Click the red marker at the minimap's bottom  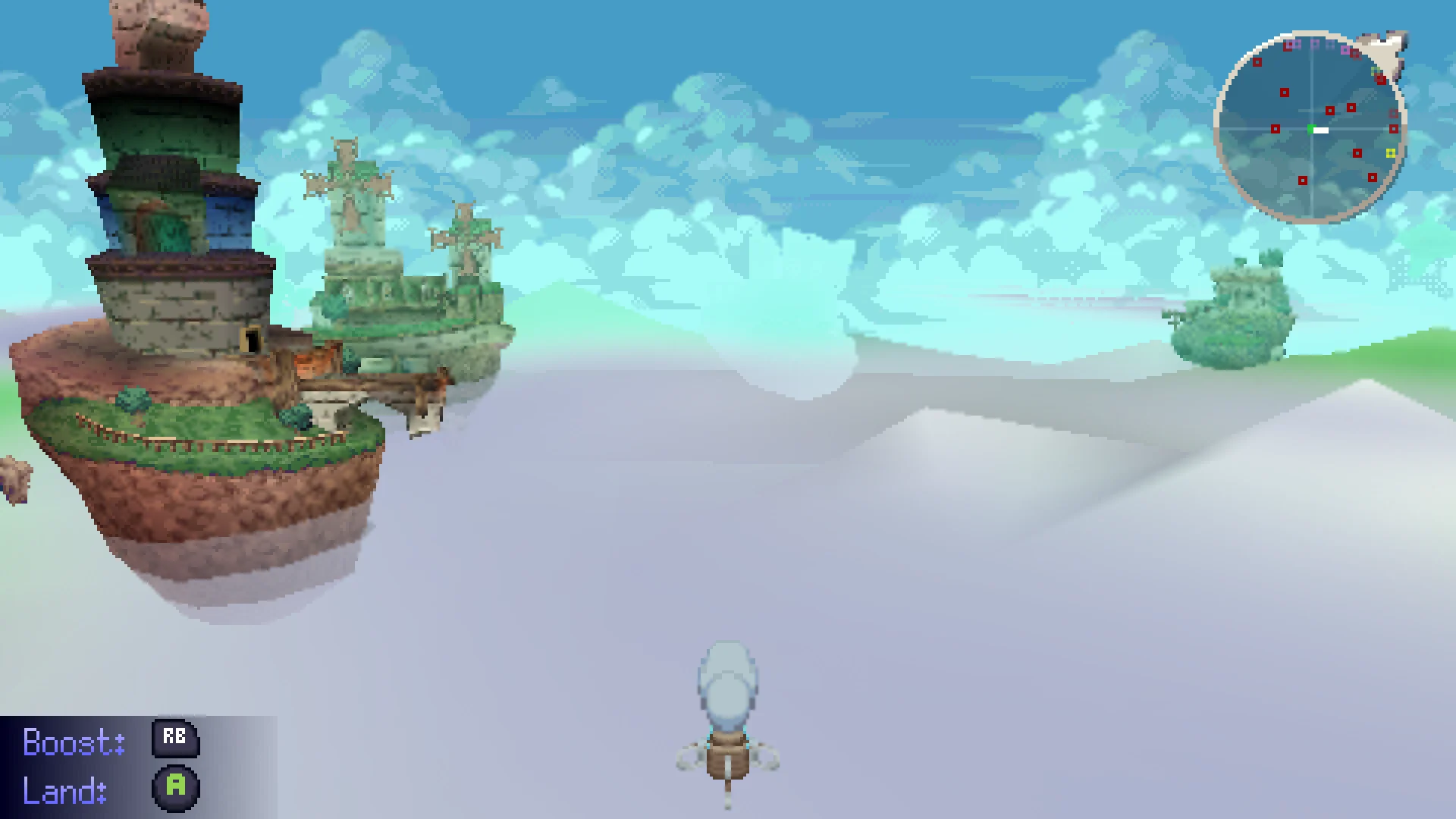tap(1304, 180)
